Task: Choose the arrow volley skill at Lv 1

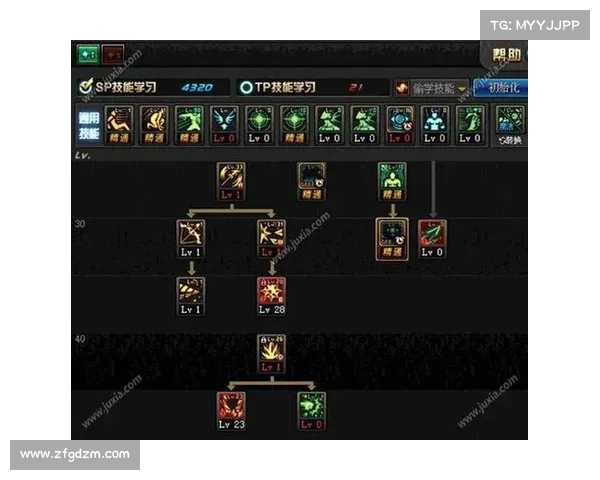Action: click(191, 292)
